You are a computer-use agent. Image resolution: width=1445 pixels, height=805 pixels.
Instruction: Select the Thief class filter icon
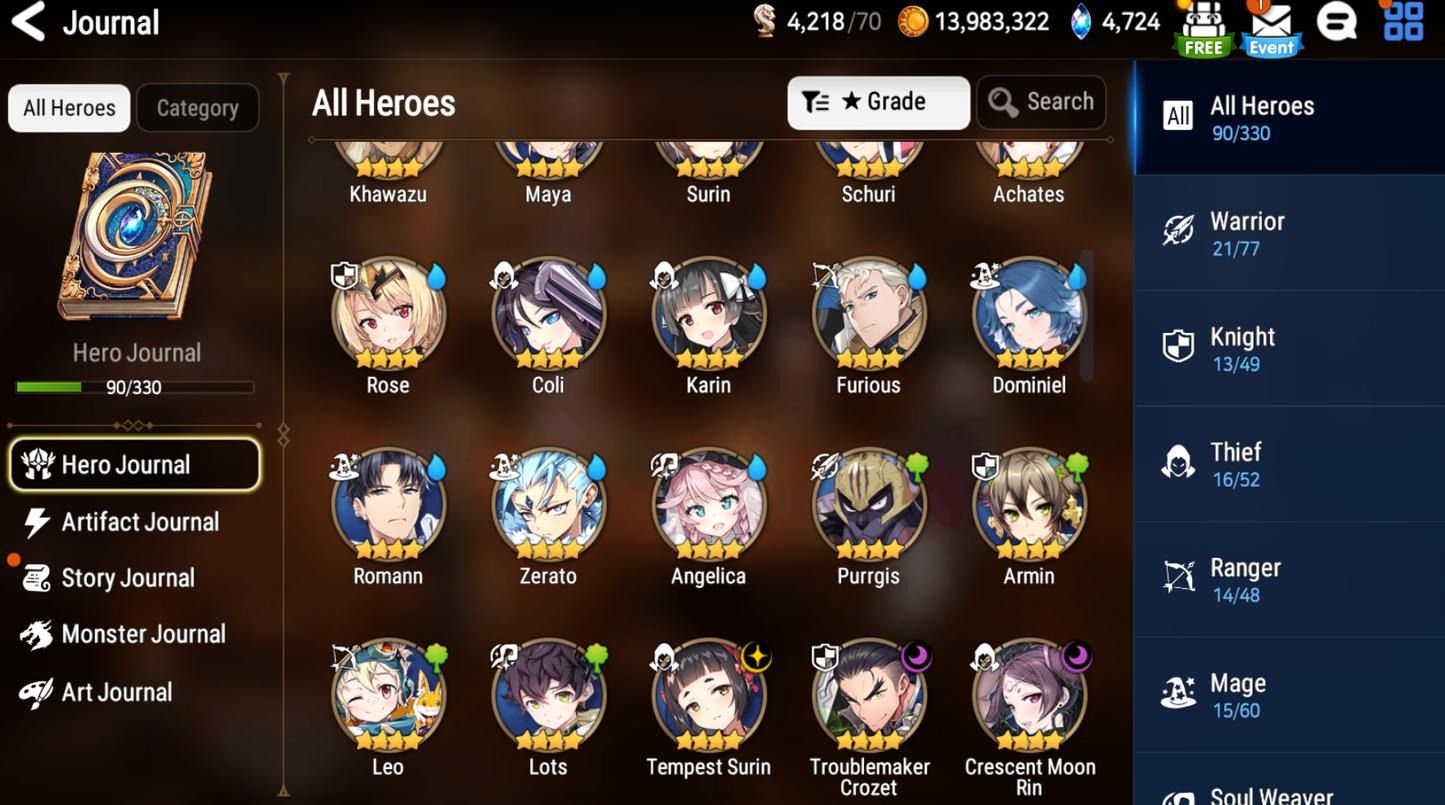[x=1178, y=459]
